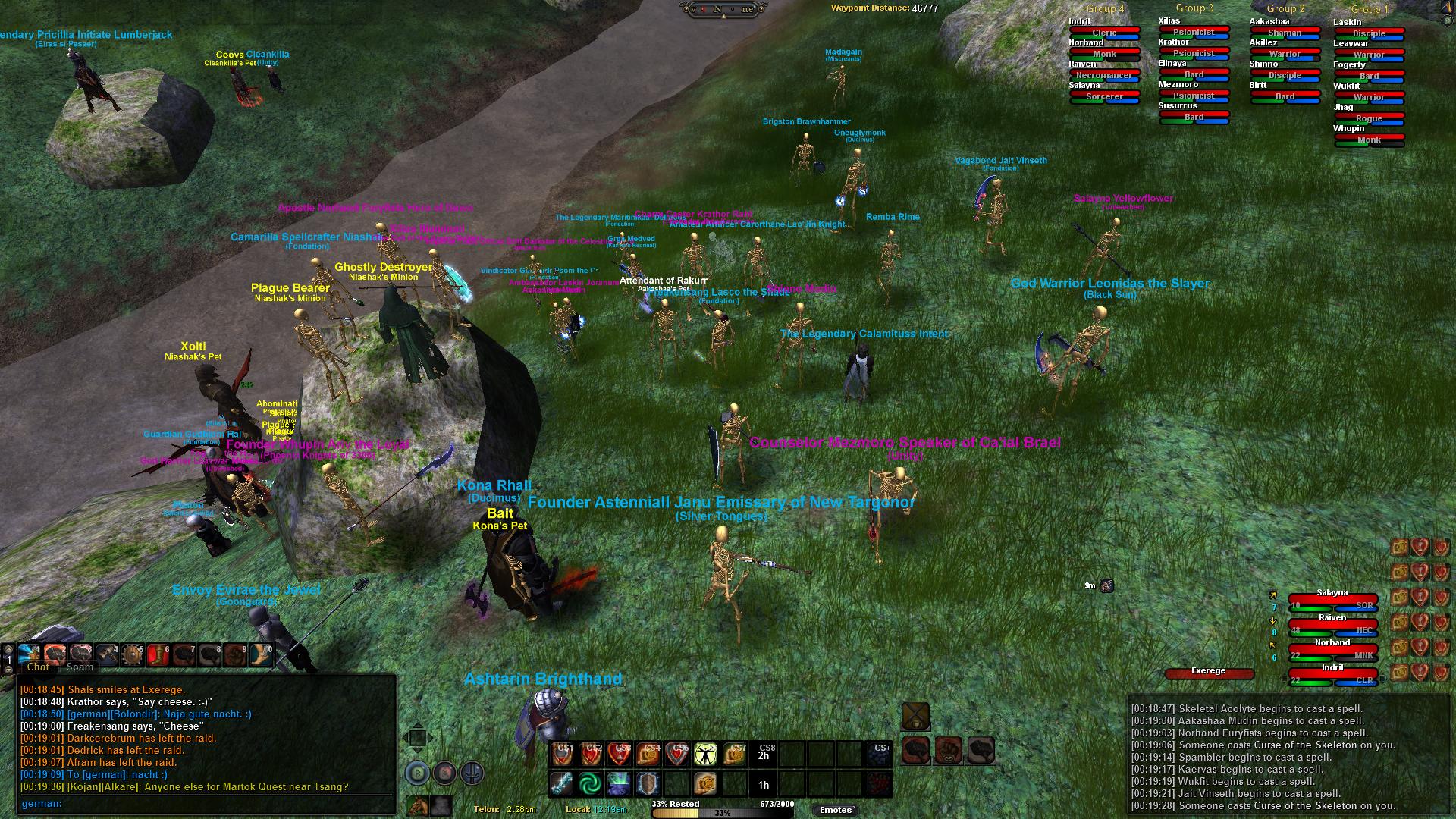Image resolution: width=1456 pixels, height=819 pixels.
Task: Select group member Salayna's SOR health frame
Action: [1332, 604]
